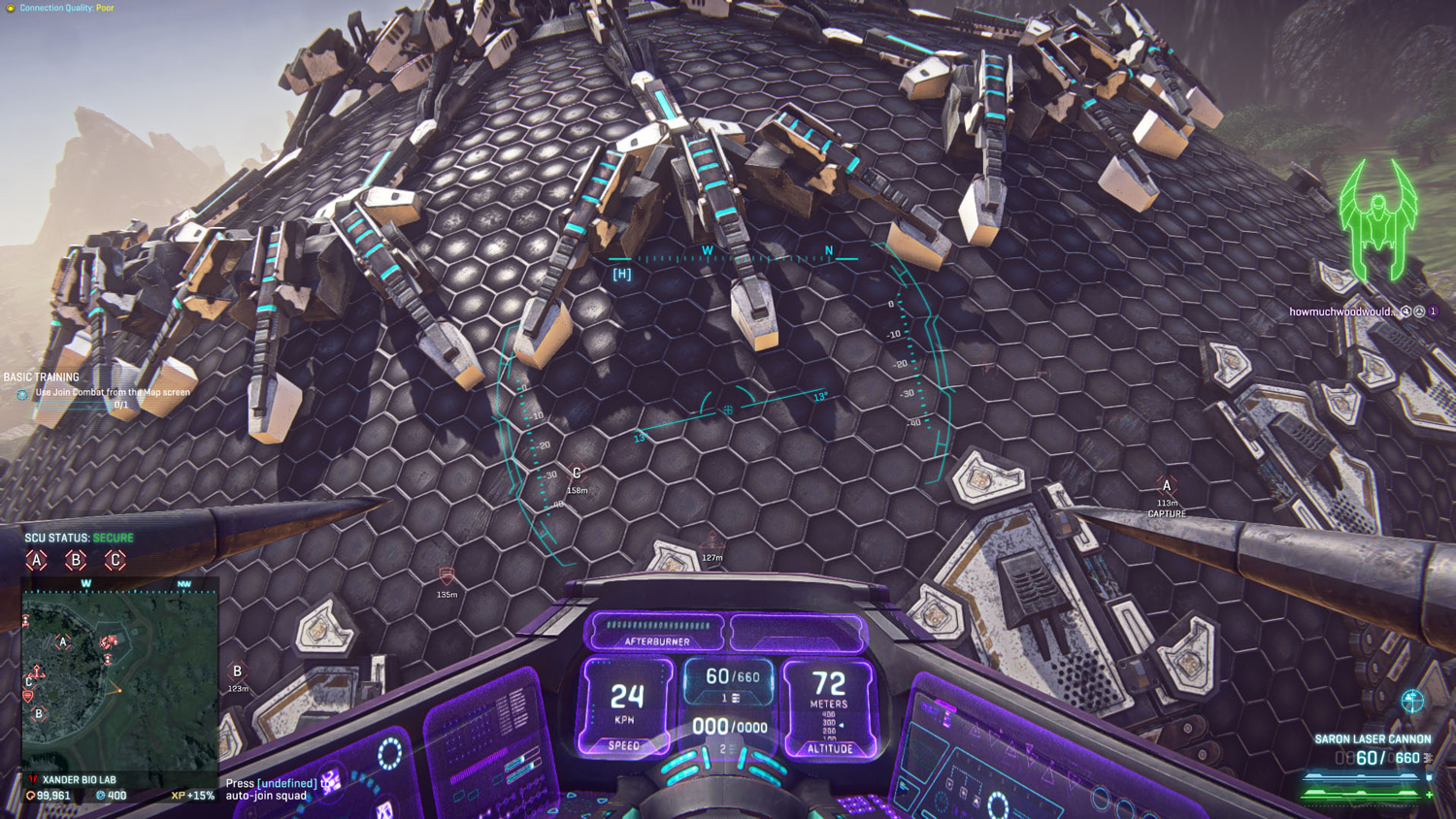1456x819 pixels.
Task: Click the cyan crosshair ability icon
Action: [x=1412, y=700]
